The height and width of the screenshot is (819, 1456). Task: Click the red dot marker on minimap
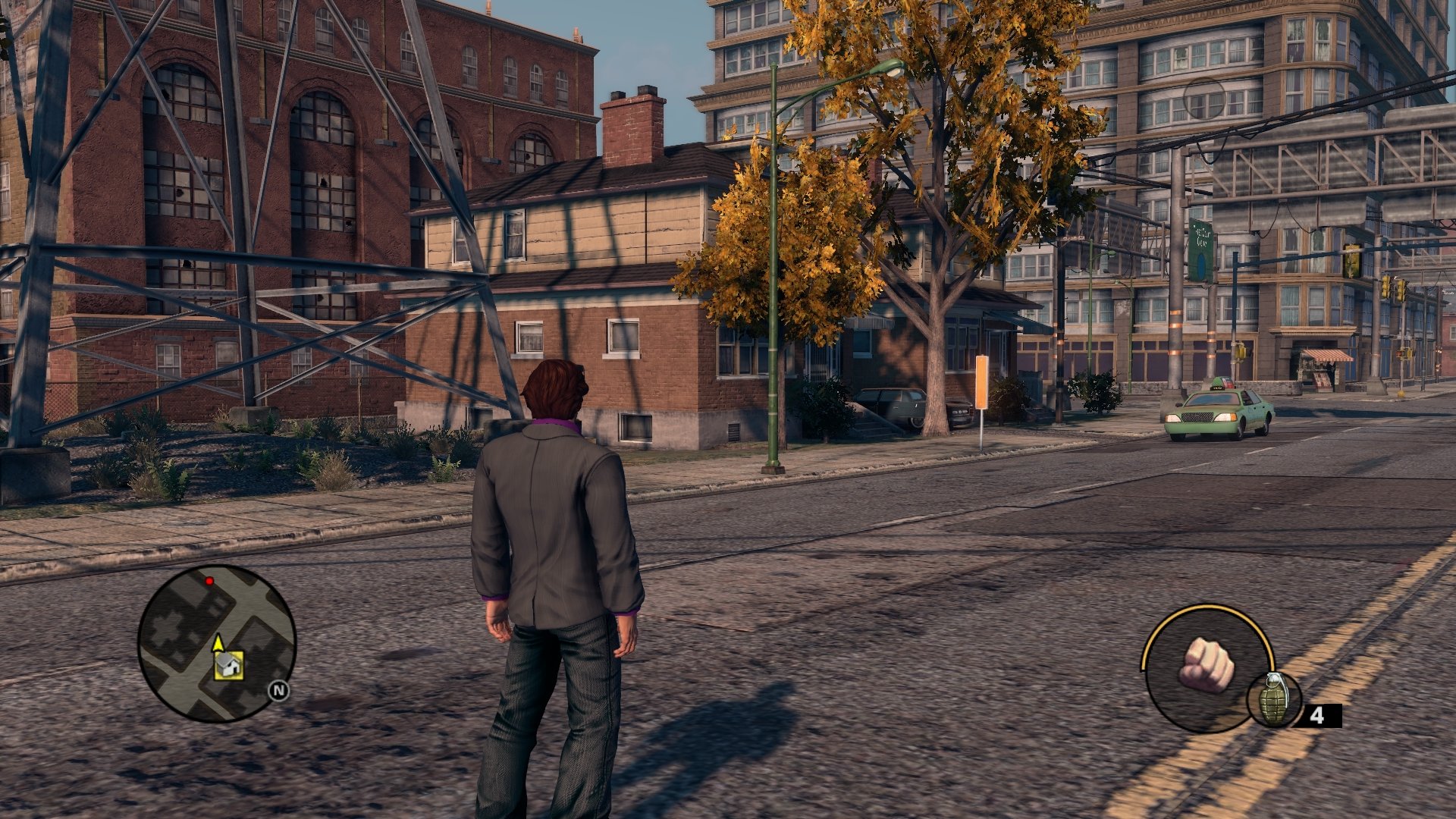pos(209,581)
